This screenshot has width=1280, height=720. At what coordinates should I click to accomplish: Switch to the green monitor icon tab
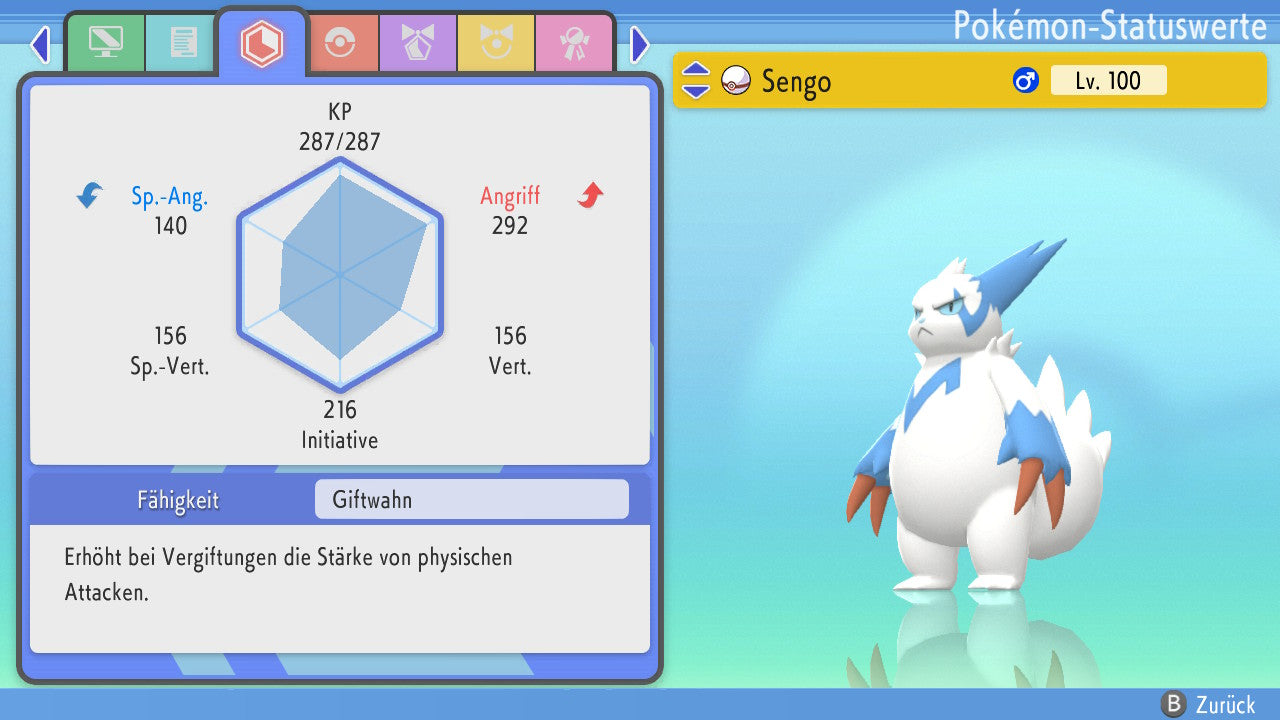point(105,42)
